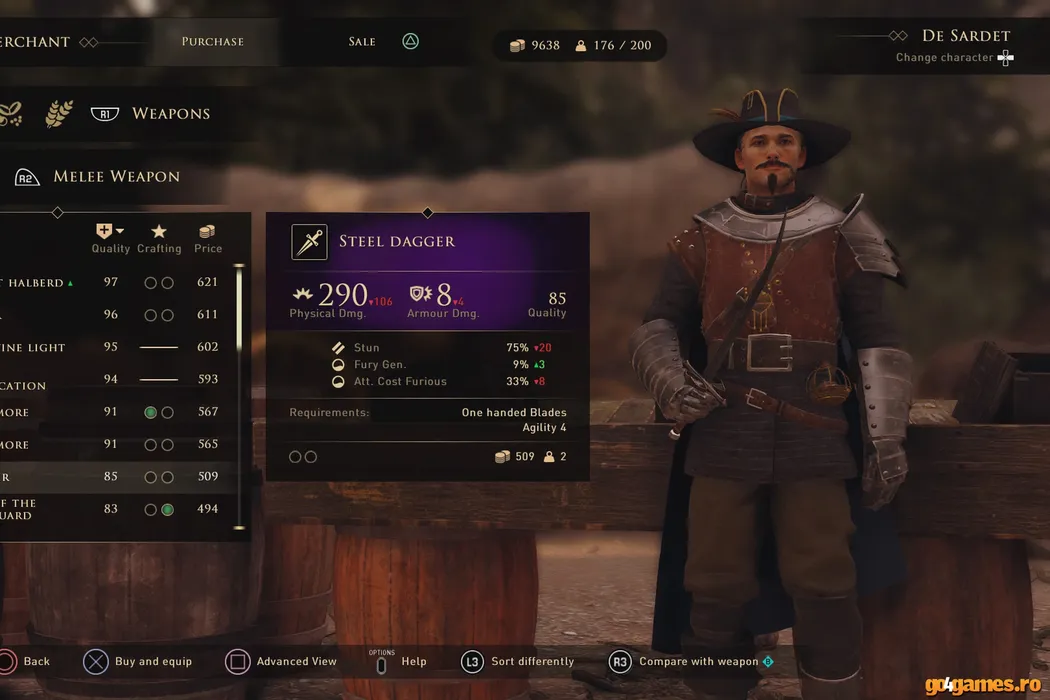Screen dimensions: 1050x700
Task: Switch to the Purchase tab
Action: pyautogui.click(x=212, y=42)
